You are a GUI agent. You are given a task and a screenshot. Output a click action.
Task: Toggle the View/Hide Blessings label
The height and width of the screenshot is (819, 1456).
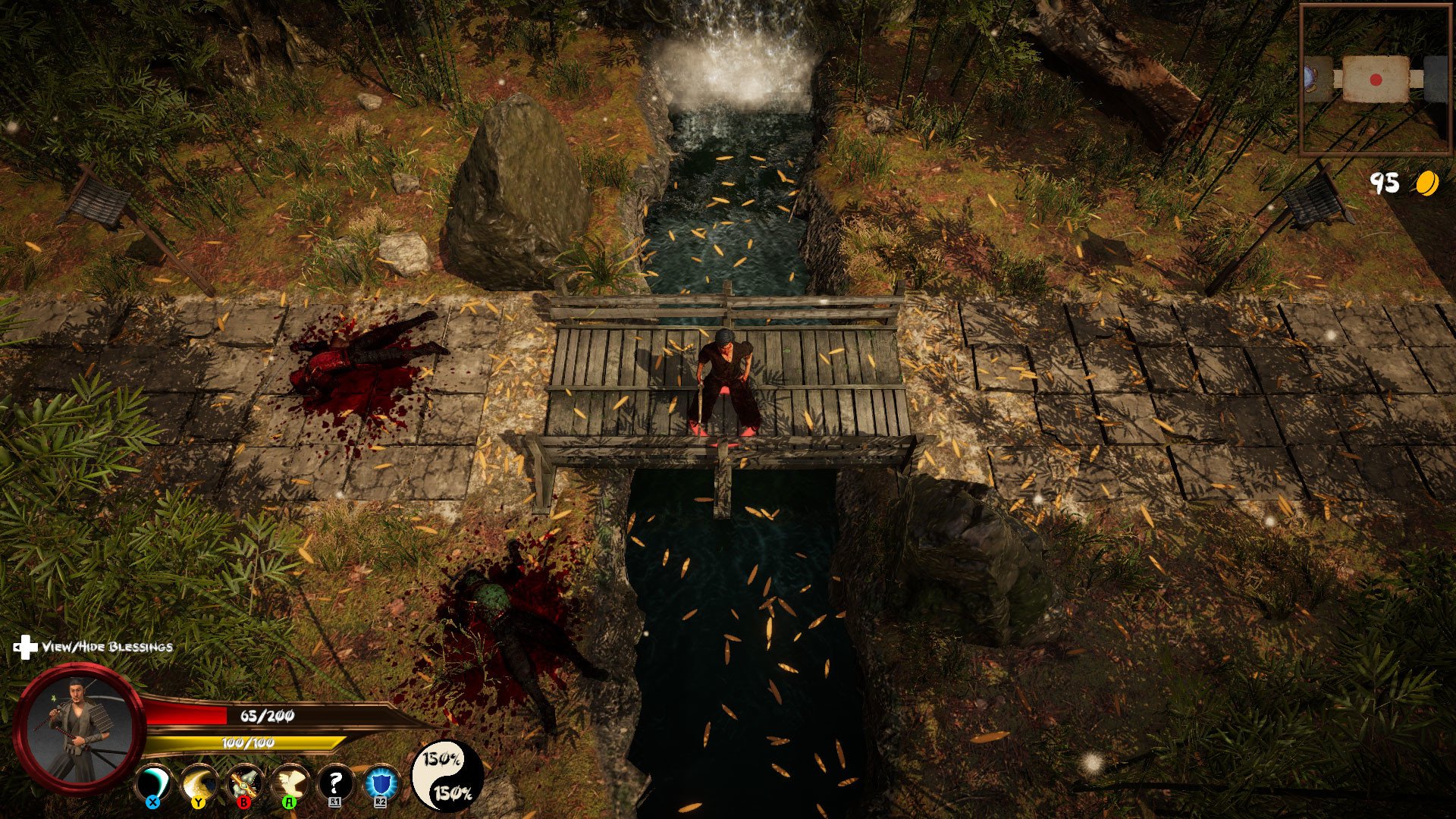pyautogui.click(x=106, y=647)
